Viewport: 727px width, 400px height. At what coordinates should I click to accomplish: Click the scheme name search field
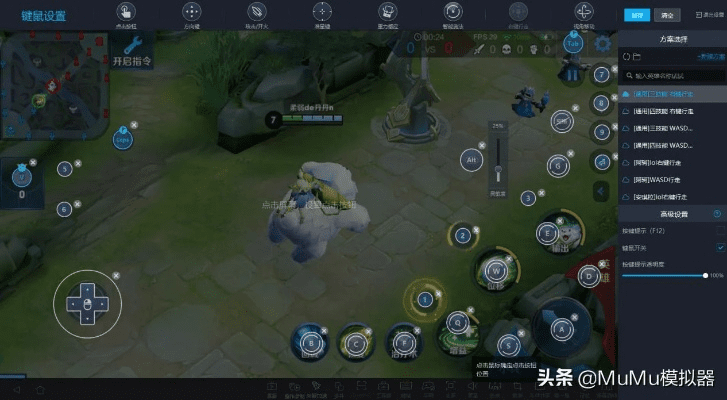pyautogui.click(x=672, y=75)
